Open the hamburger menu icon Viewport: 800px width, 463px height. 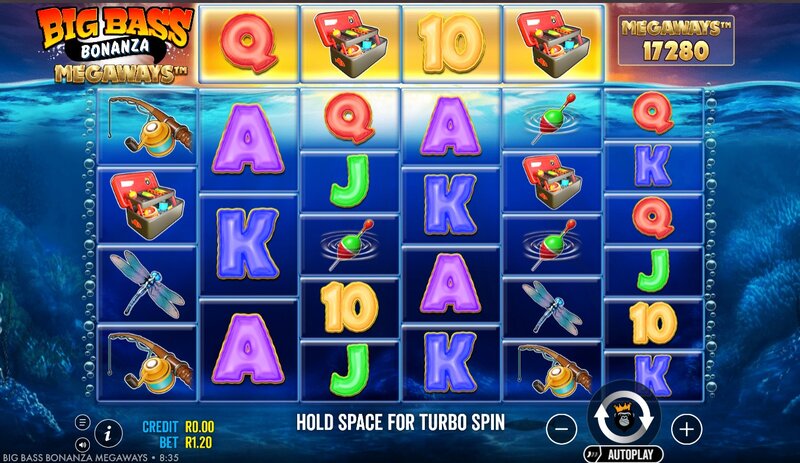(x=82, y=422)
